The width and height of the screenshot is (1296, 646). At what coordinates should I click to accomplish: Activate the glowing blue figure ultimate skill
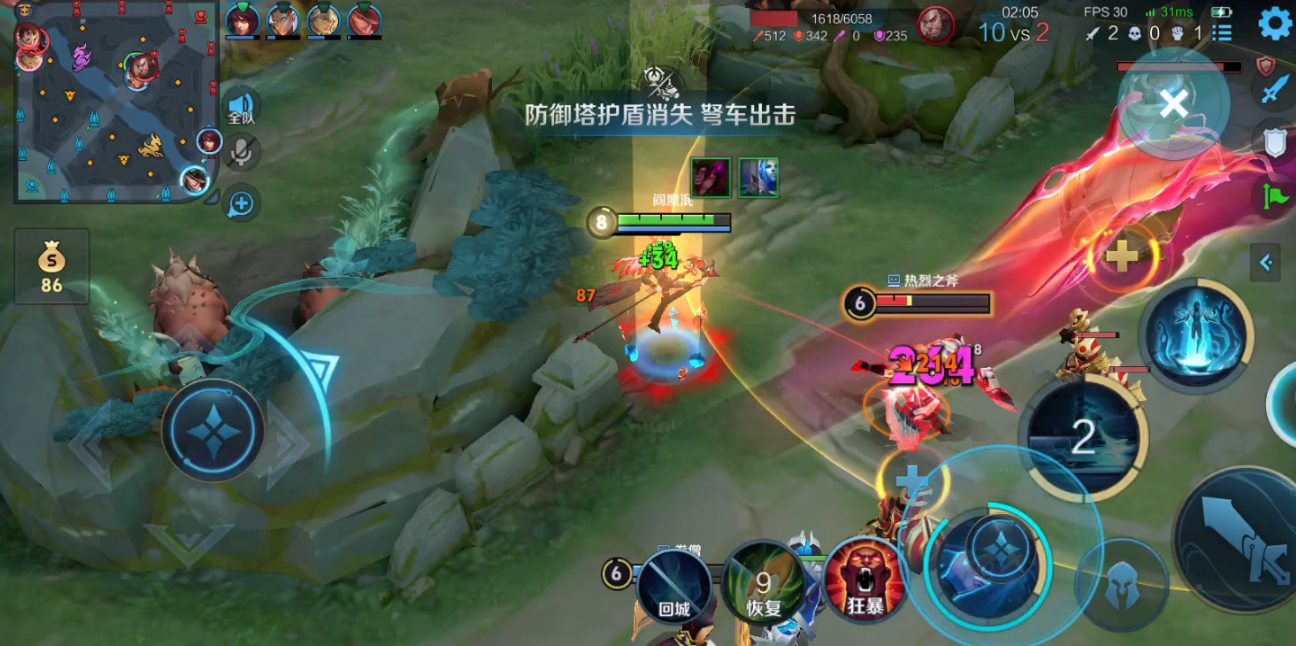1196,335
